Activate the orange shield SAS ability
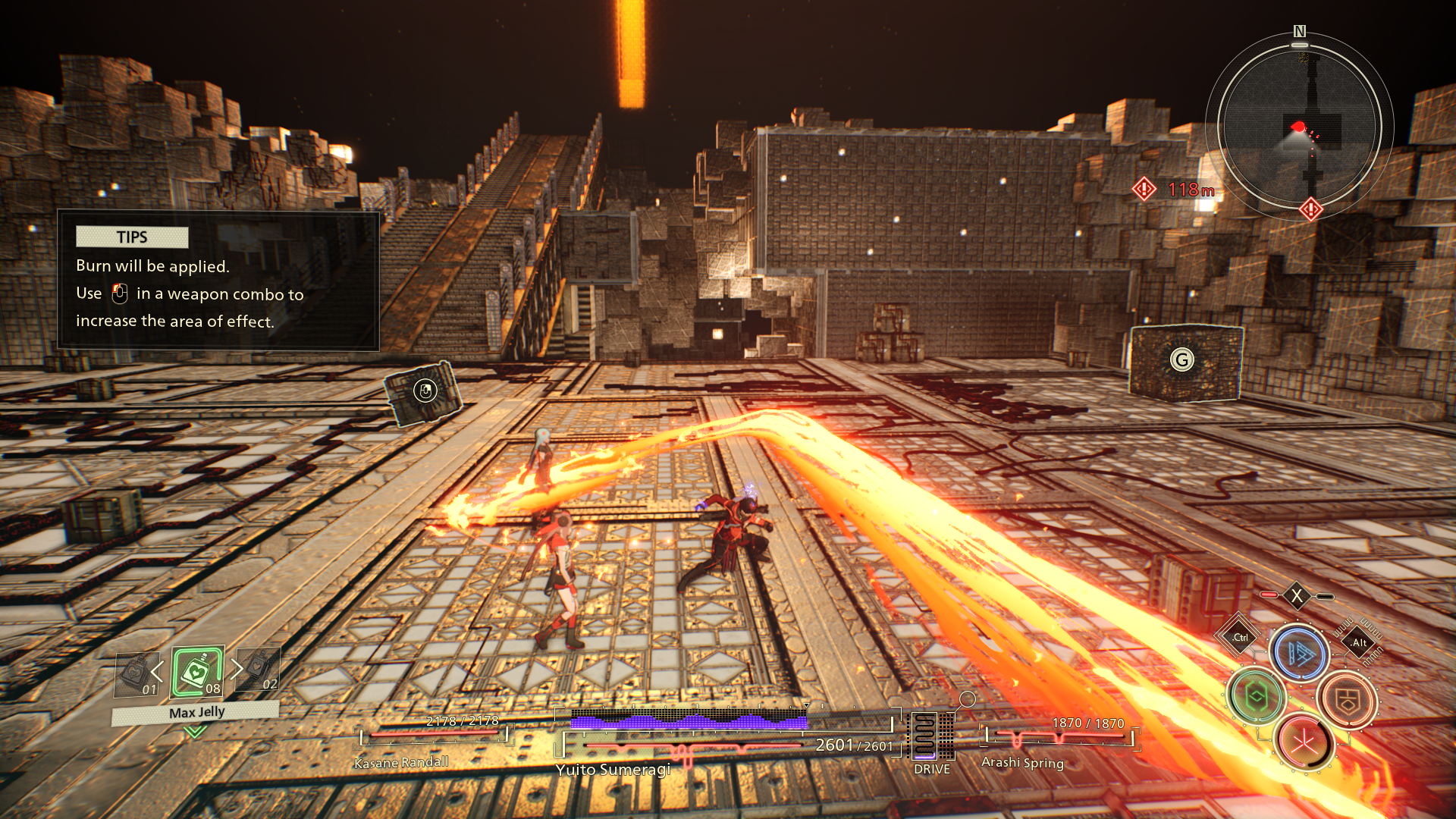The image size is (1456, 819). pyautogui.click(x=1347, y=701)
